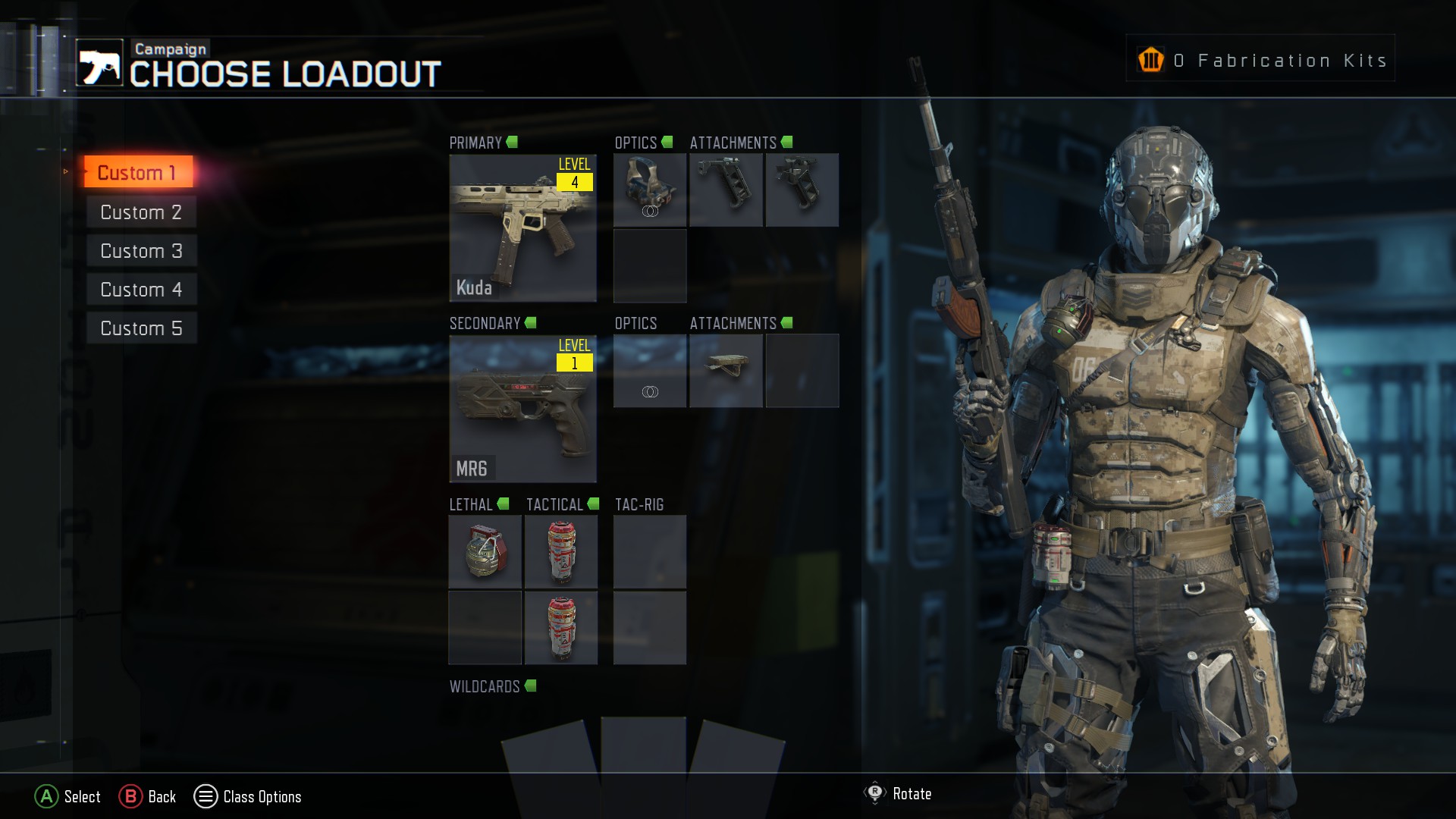This screenshot has height=819, width=1456.
Task: Edit the MR6 attachment slot
Action: [726, 371]
